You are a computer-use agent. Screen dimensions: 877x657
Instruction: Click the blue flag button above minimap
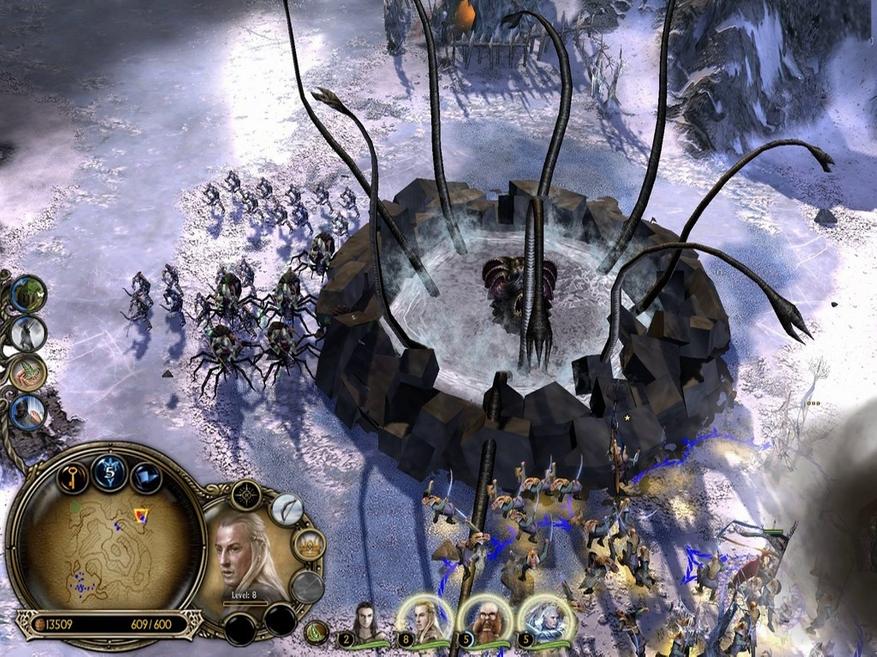(x=145, y=476)
